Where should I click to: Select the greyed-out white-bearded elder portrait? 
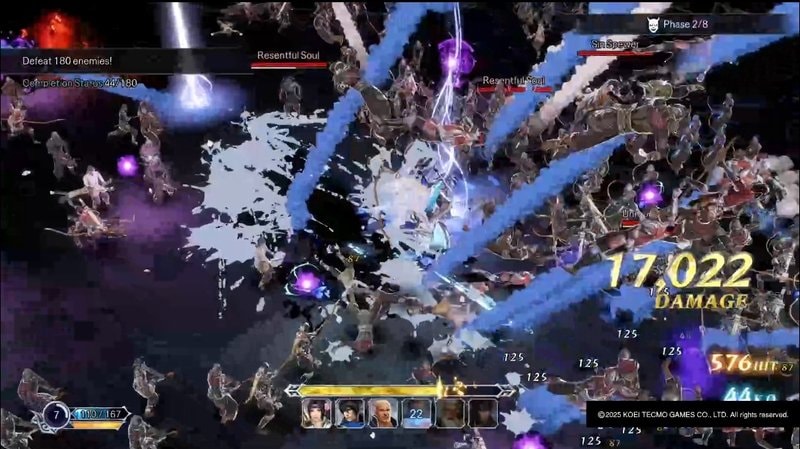pyautogui.click(x=450, y=413)
